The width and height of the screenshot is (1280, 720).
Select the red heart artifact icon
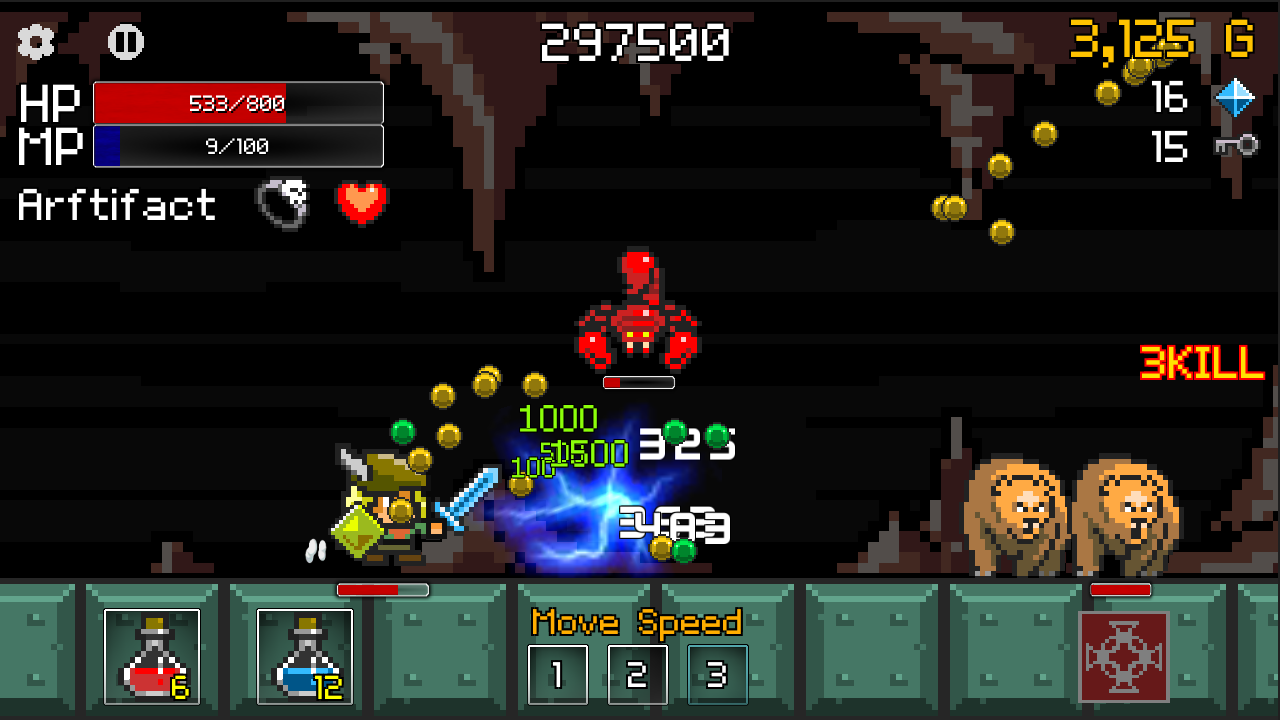(362, 203)
